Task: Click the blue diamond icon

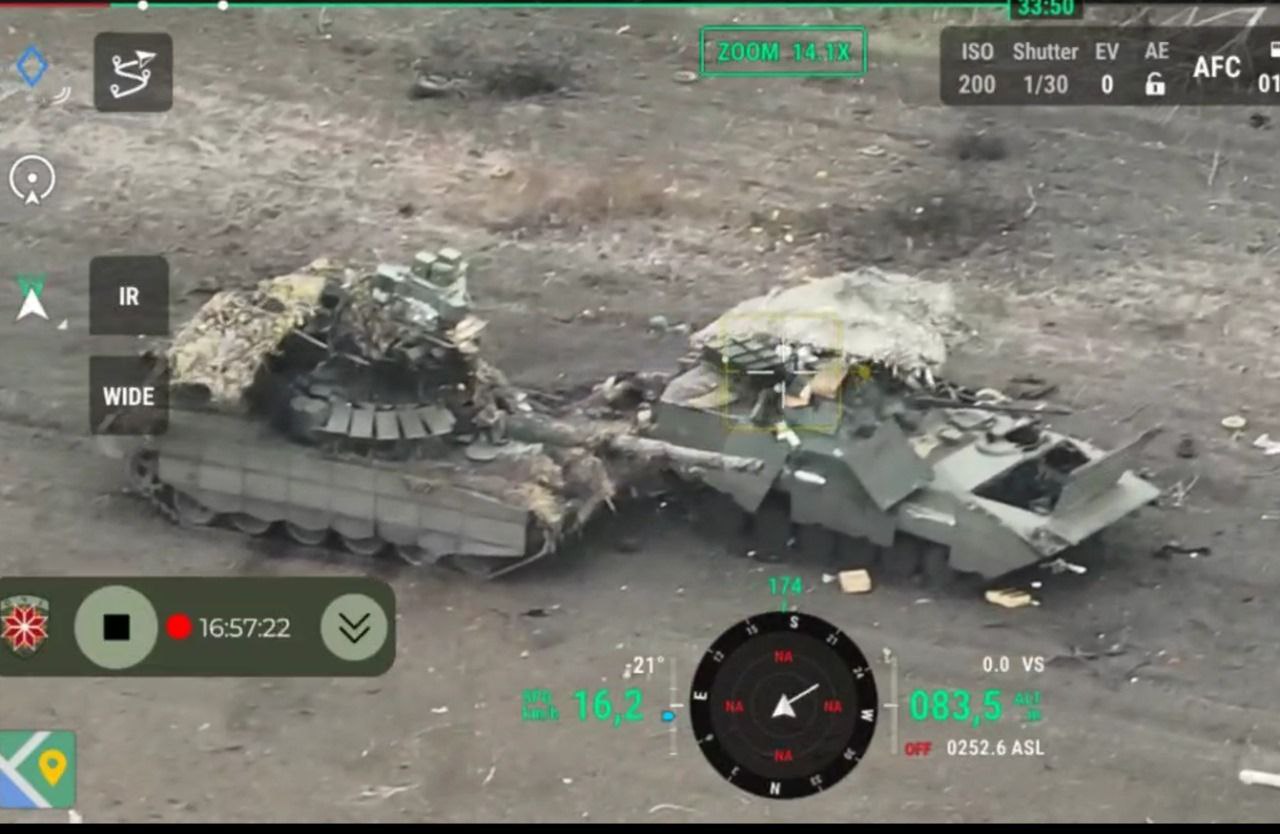Action: (x=32, y=66)
